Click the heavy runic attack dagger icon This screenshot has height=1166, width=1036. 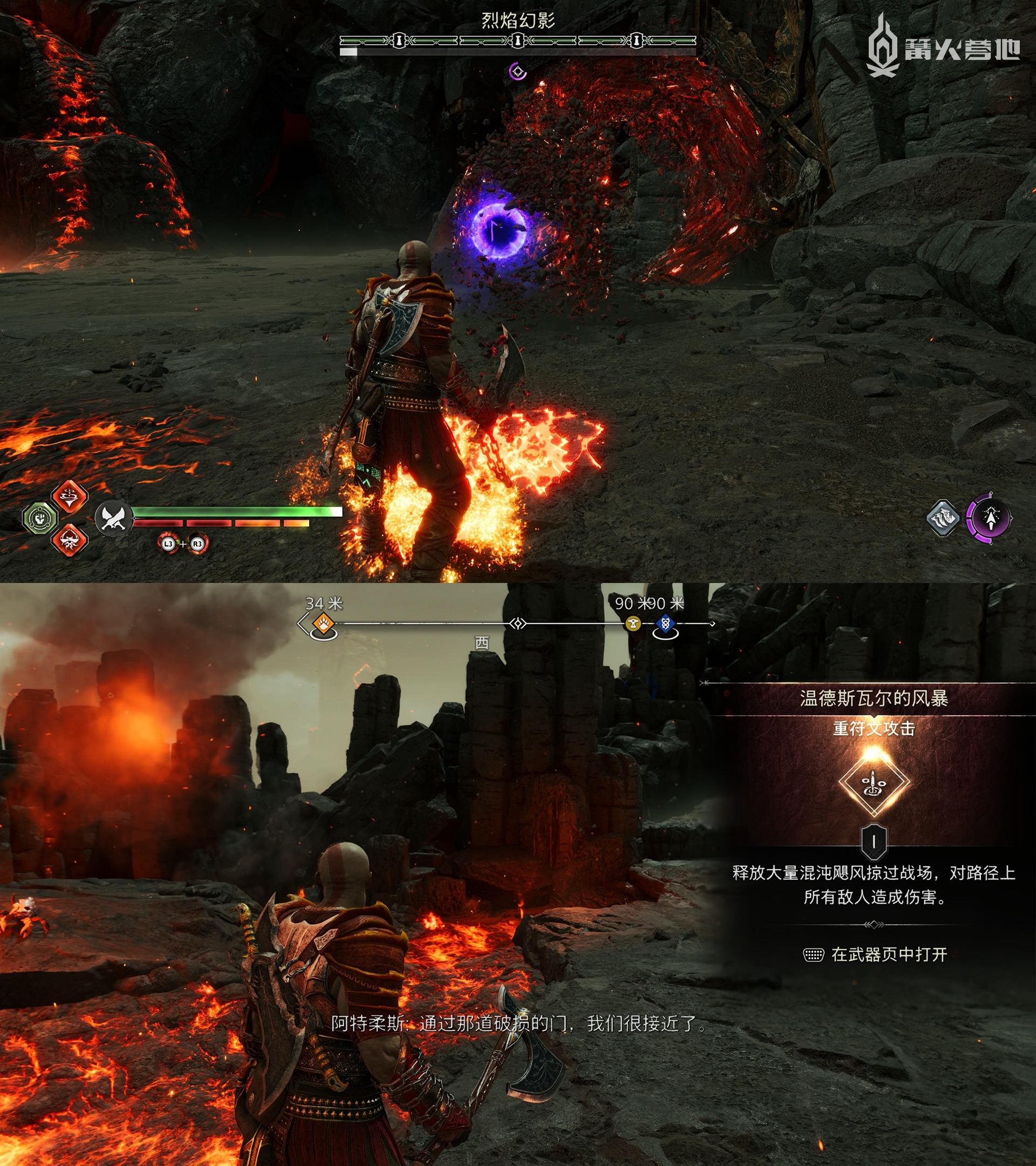click(x=873, y=783)
